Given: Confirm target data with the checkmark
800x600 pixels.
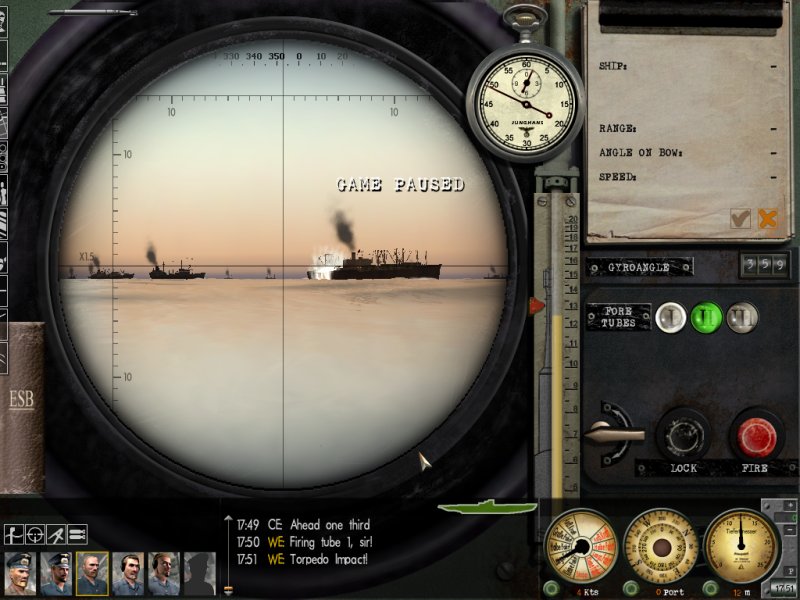Looking at the screenshot, I should pyautogui.click(x=740, y=218).
